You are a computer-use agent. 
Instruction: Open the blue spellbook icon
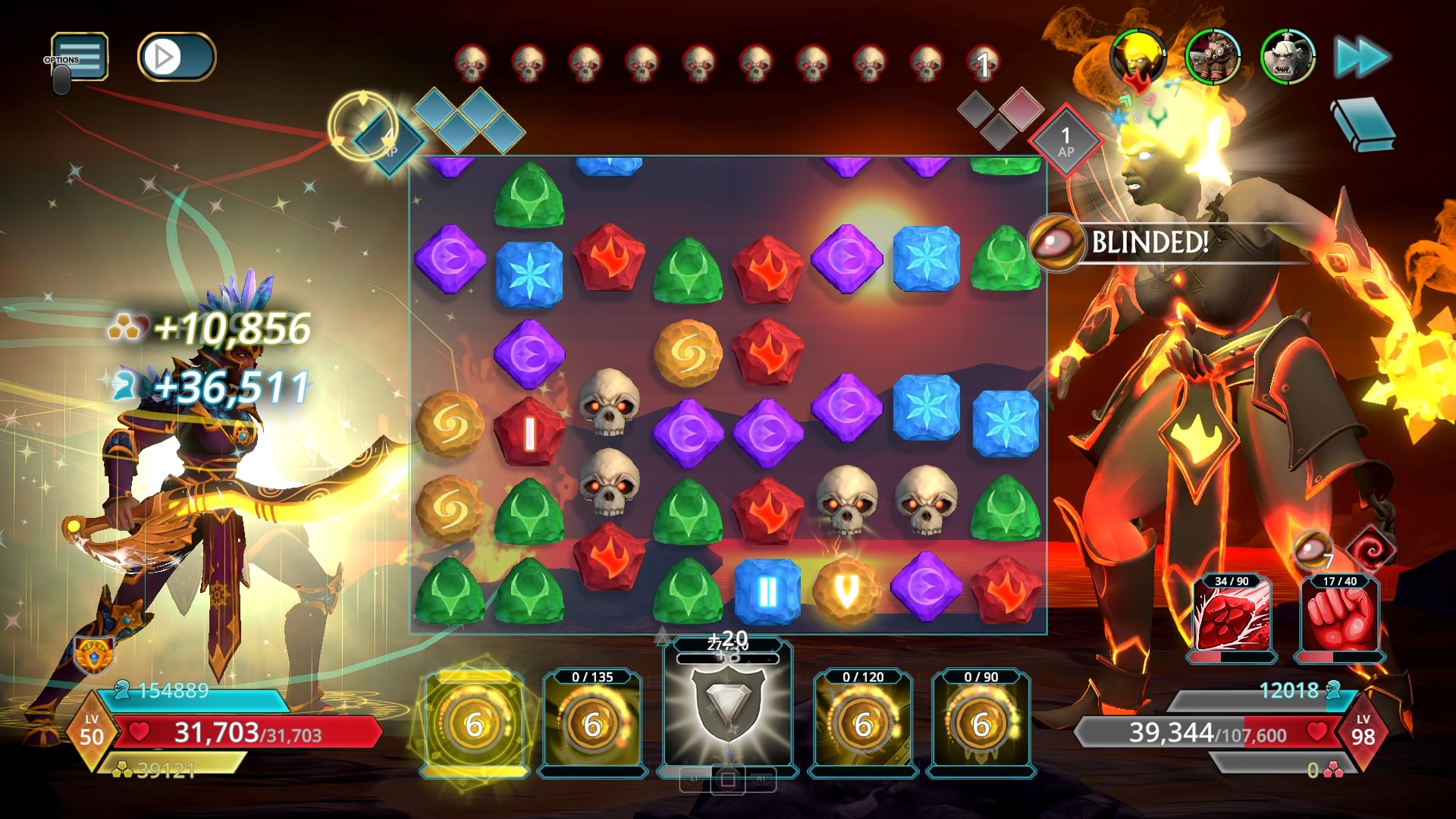click(x=1363, y=124)
